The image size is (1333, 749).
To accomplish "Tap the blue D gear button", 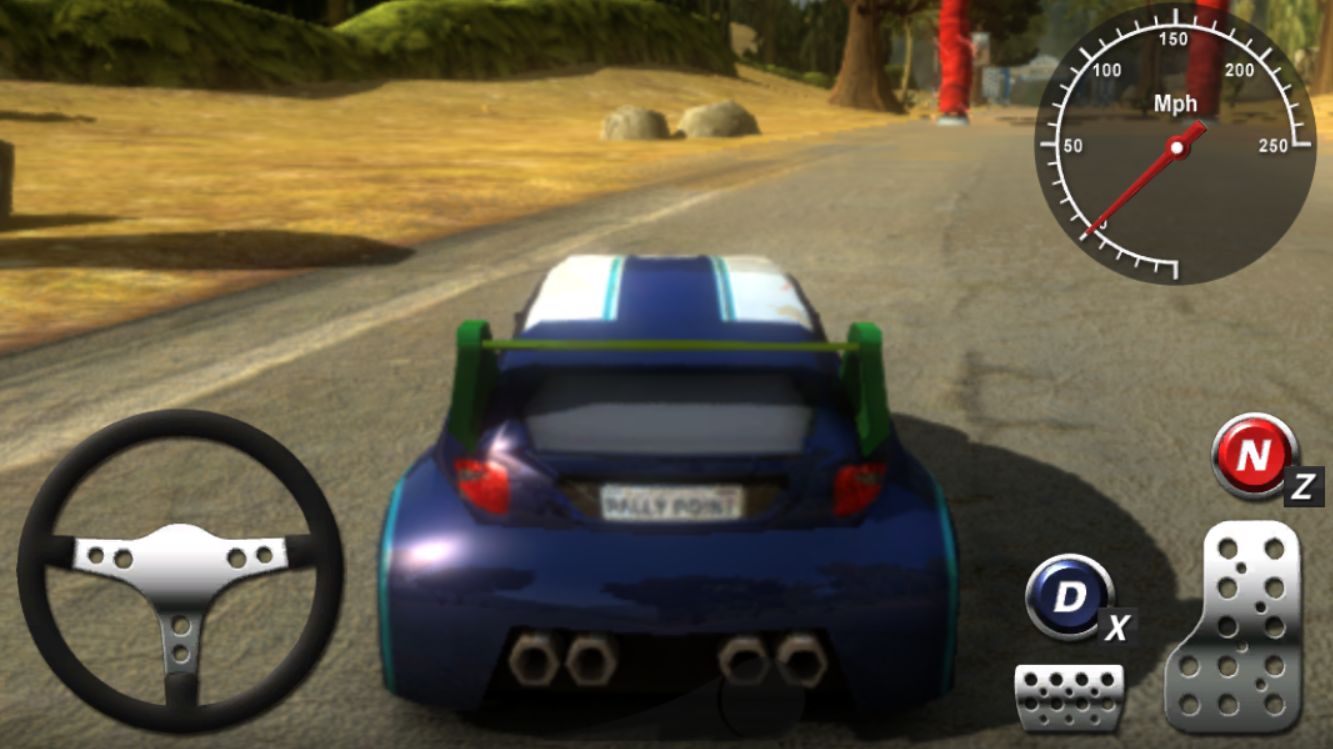I will [1069, 597].
